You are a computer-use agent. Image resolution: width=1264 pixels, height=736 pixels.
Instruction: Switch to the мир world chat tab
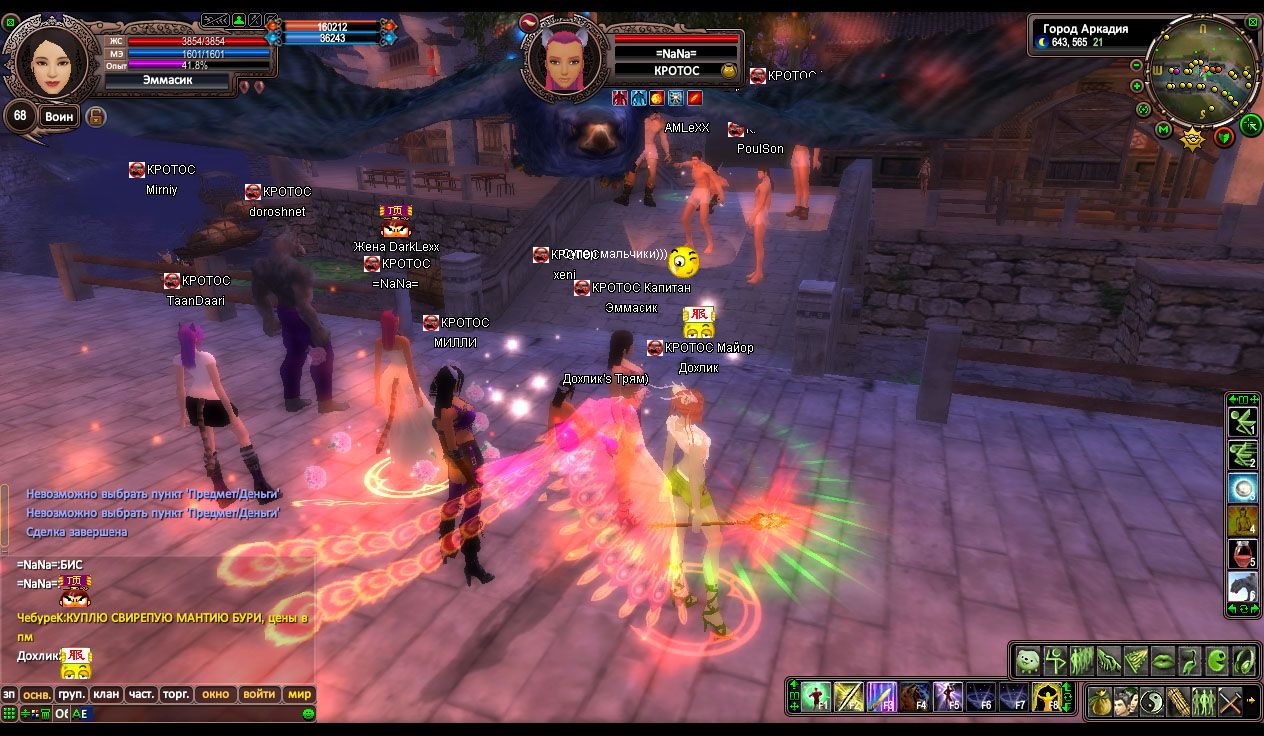[x=300, y=694]
